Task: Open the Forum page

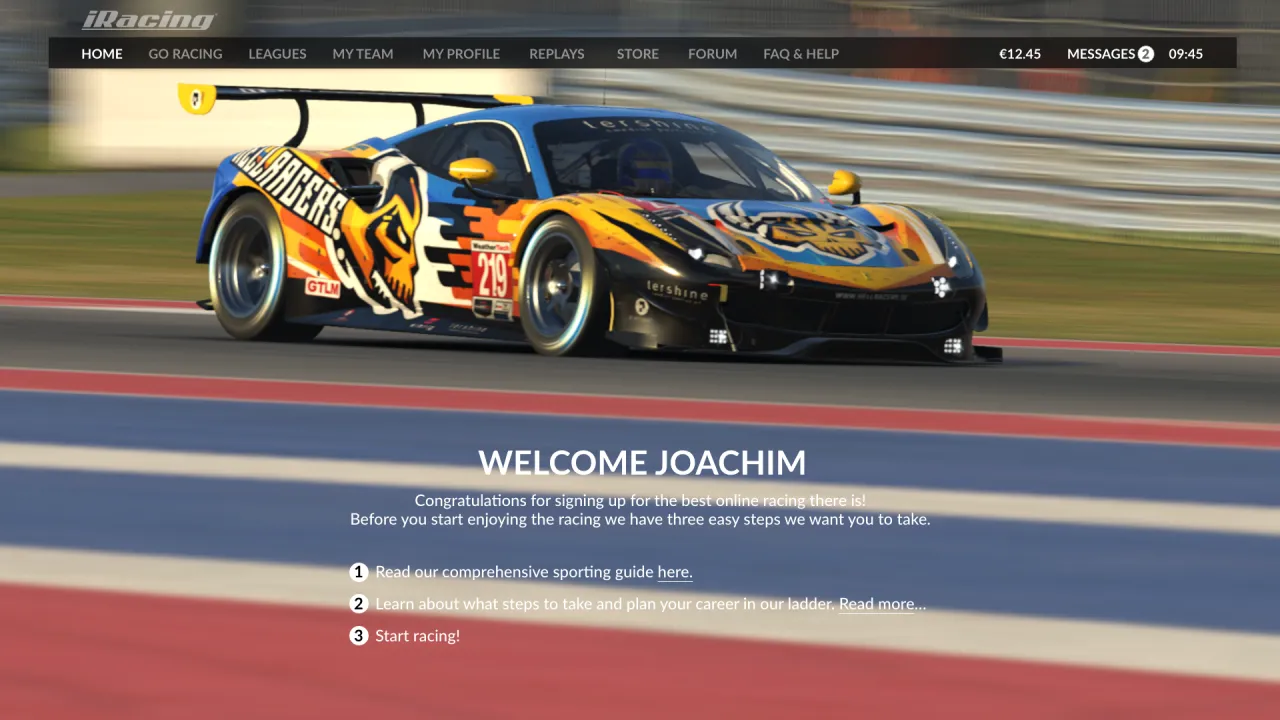Action: (712, 54)
